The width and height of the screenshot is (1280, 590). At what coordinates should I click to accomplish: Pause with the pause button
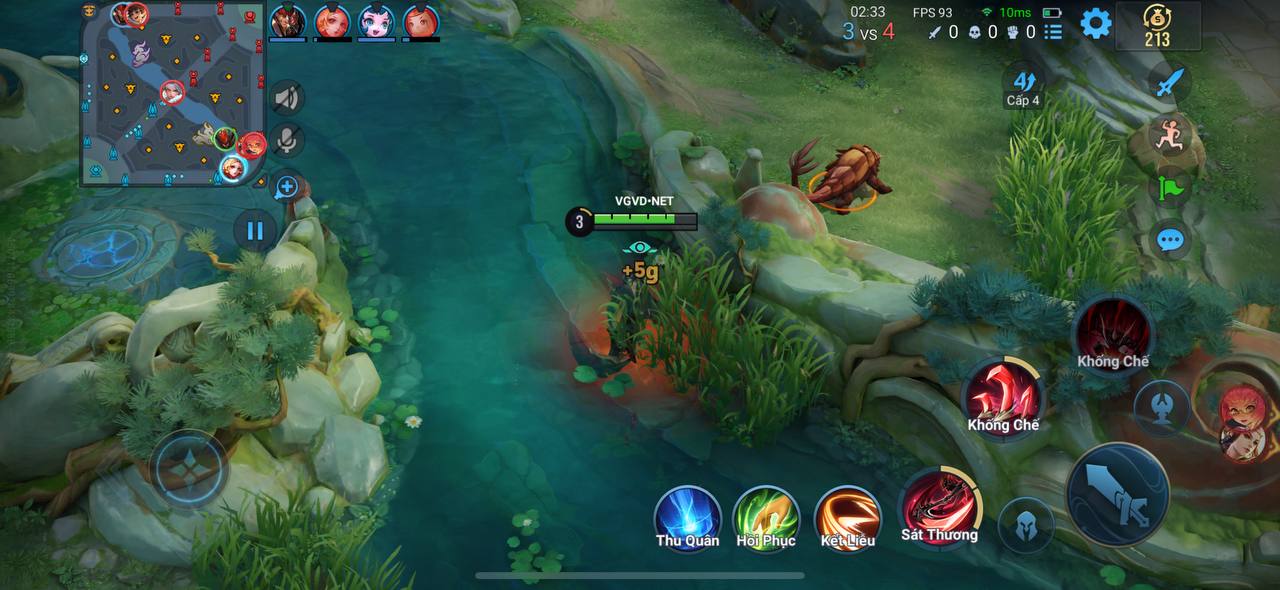click(255, 231)
